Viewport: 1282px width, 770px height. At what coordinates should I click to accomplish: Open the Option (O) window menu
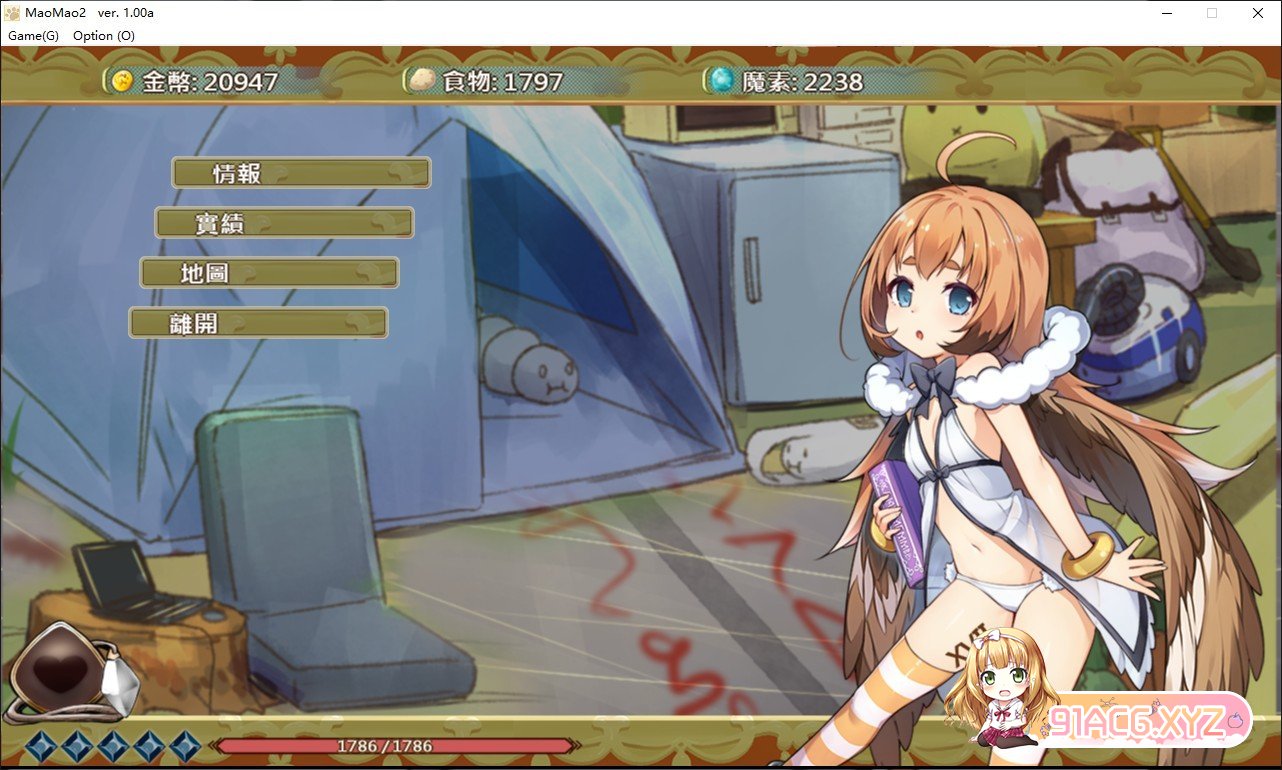click(x=104, y=36)
